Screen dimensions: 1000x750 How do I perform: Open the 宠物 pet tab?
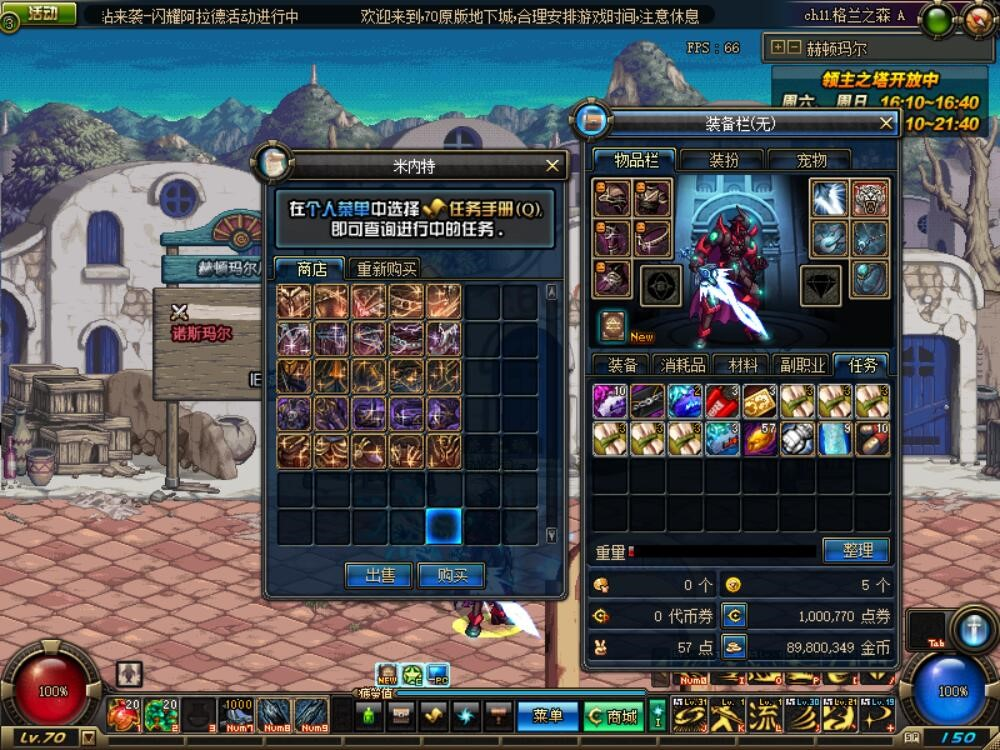[x=810, y=160]
